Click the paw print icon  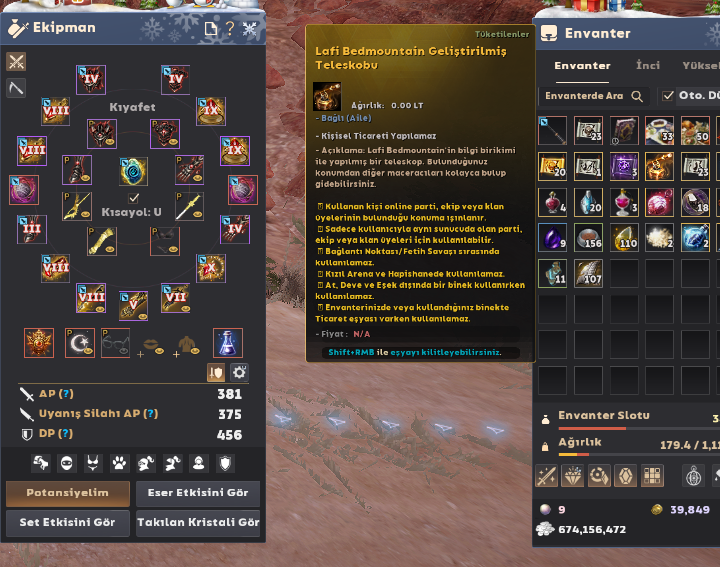point(120,463)
